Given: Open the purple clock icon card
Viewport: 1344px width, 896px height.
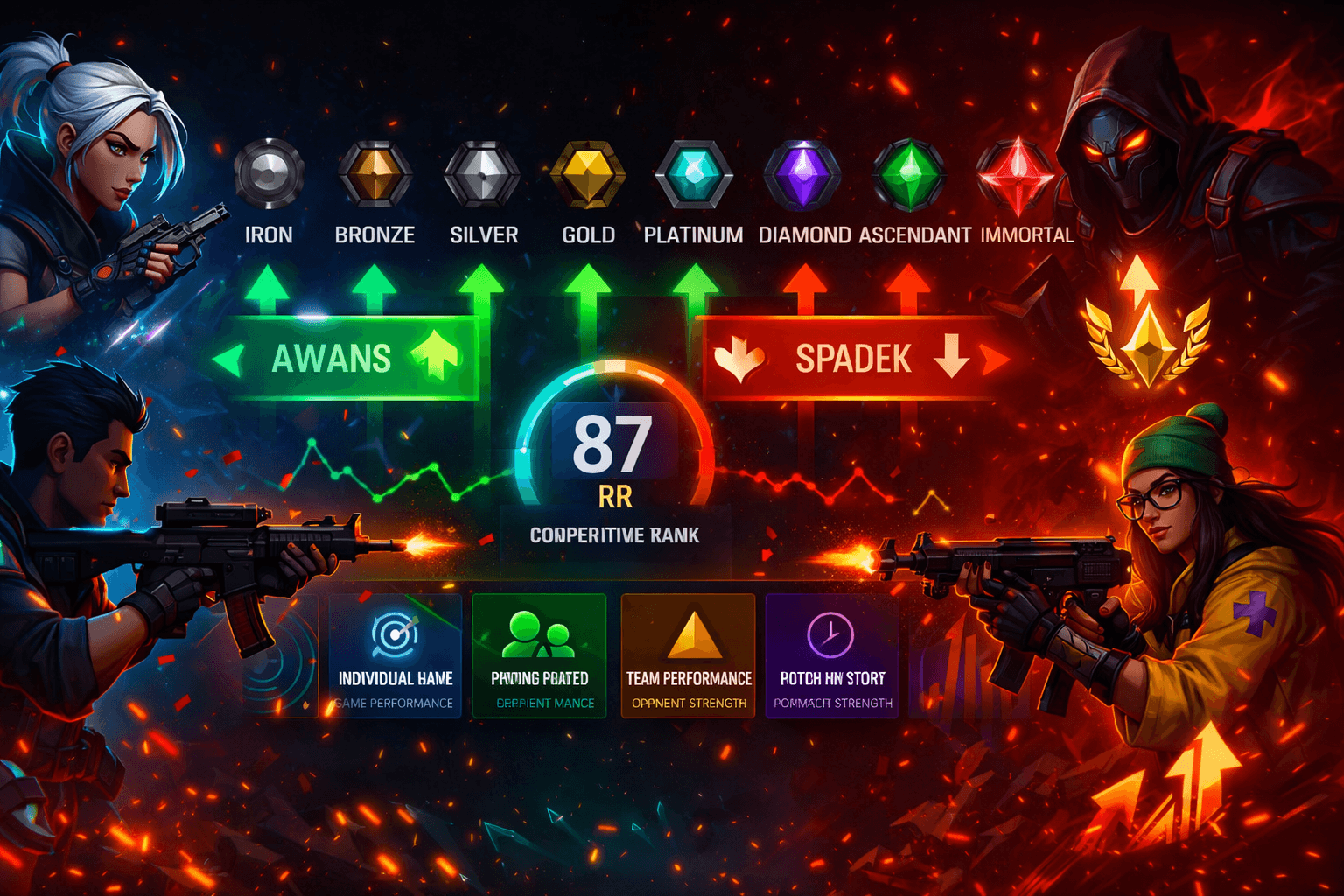Looking at the screenshot, I should coord(832,656).
